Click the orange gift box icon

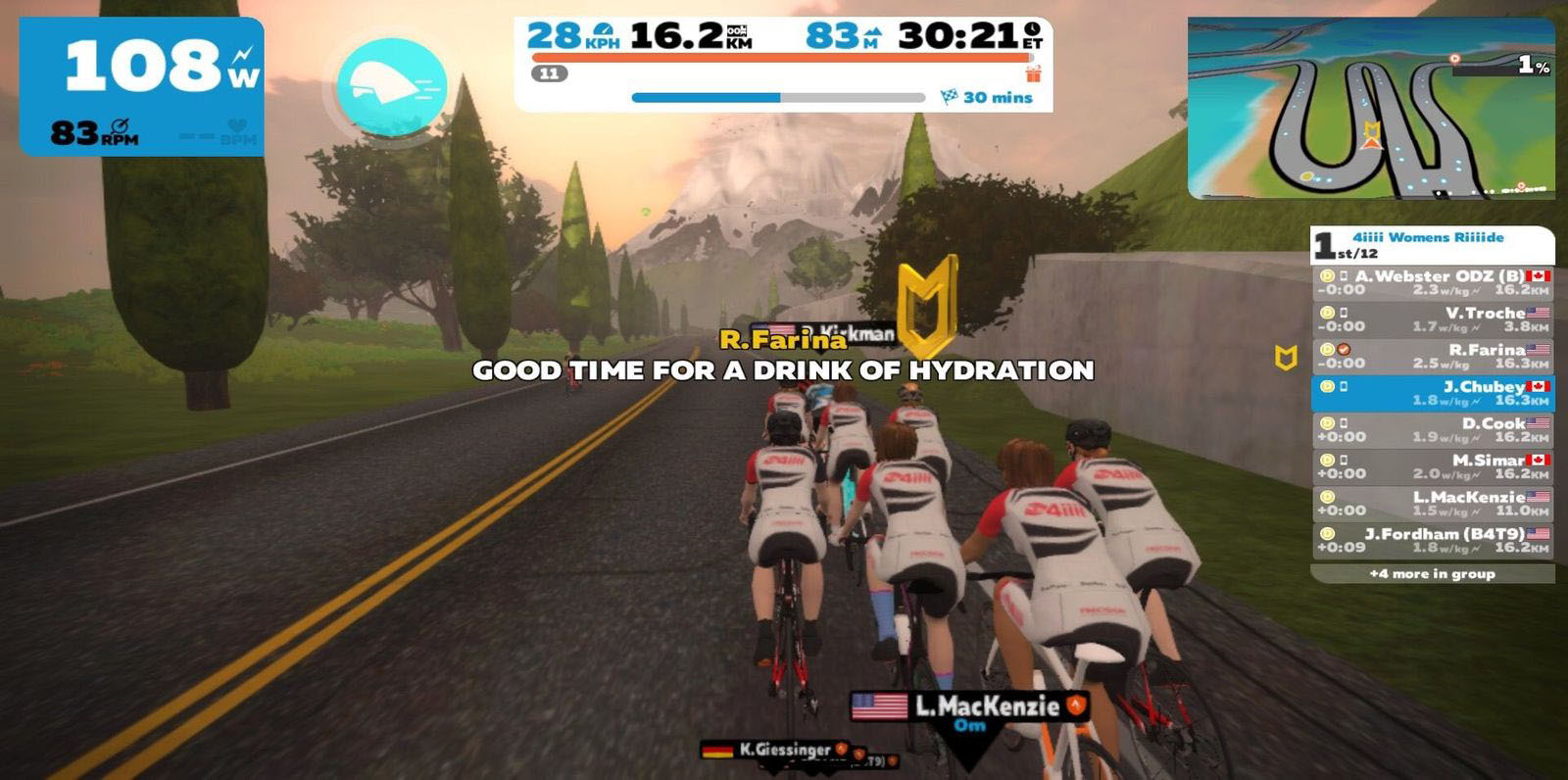tap(1034, 73)
